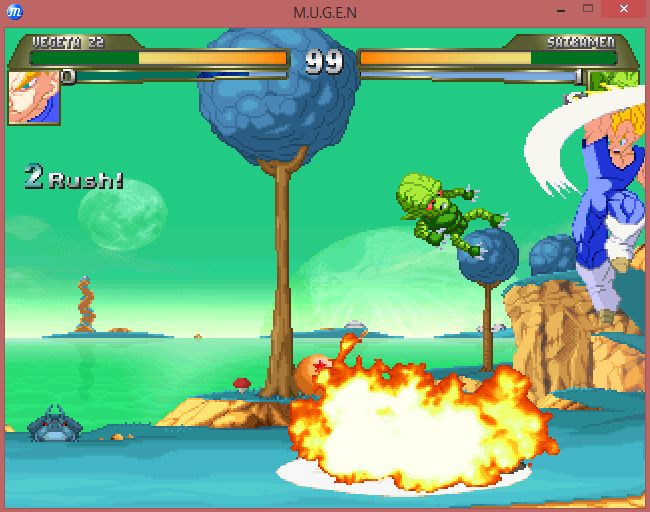Screen dimensions: 650x512
Task: Click Vegeta's character portrait
Action: (34, 97)
